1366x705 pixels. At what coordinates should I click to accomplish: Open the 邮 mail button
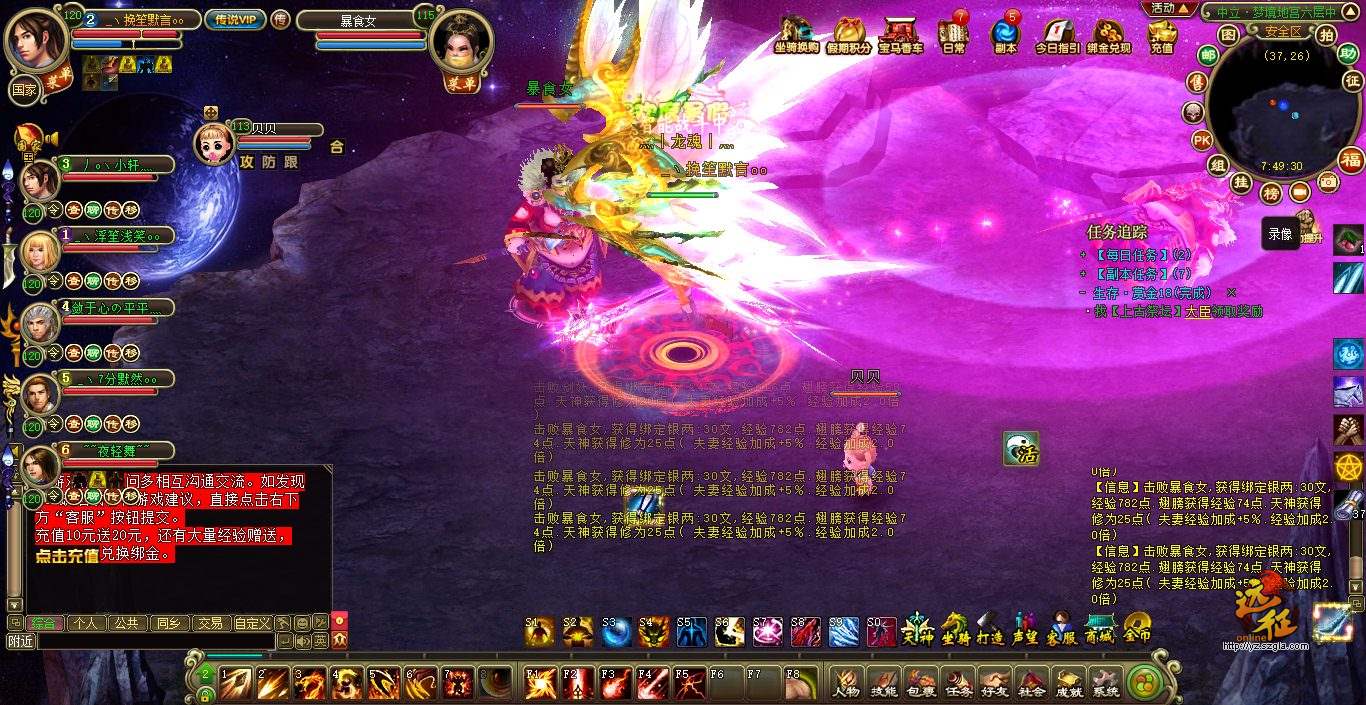coord(1208,56)
